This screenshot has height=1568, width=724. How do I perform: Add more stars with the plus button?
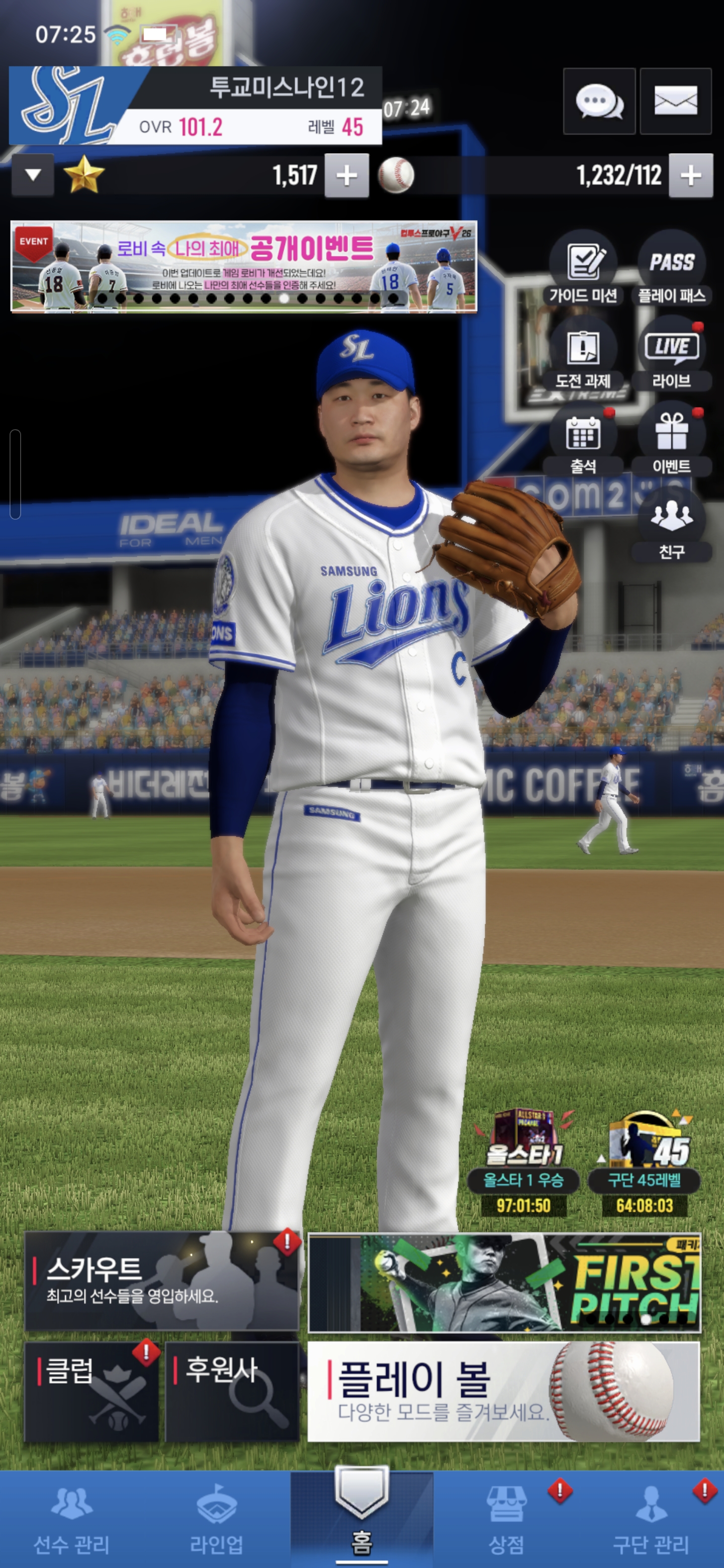pyautogui.click(x=346, y=176)
